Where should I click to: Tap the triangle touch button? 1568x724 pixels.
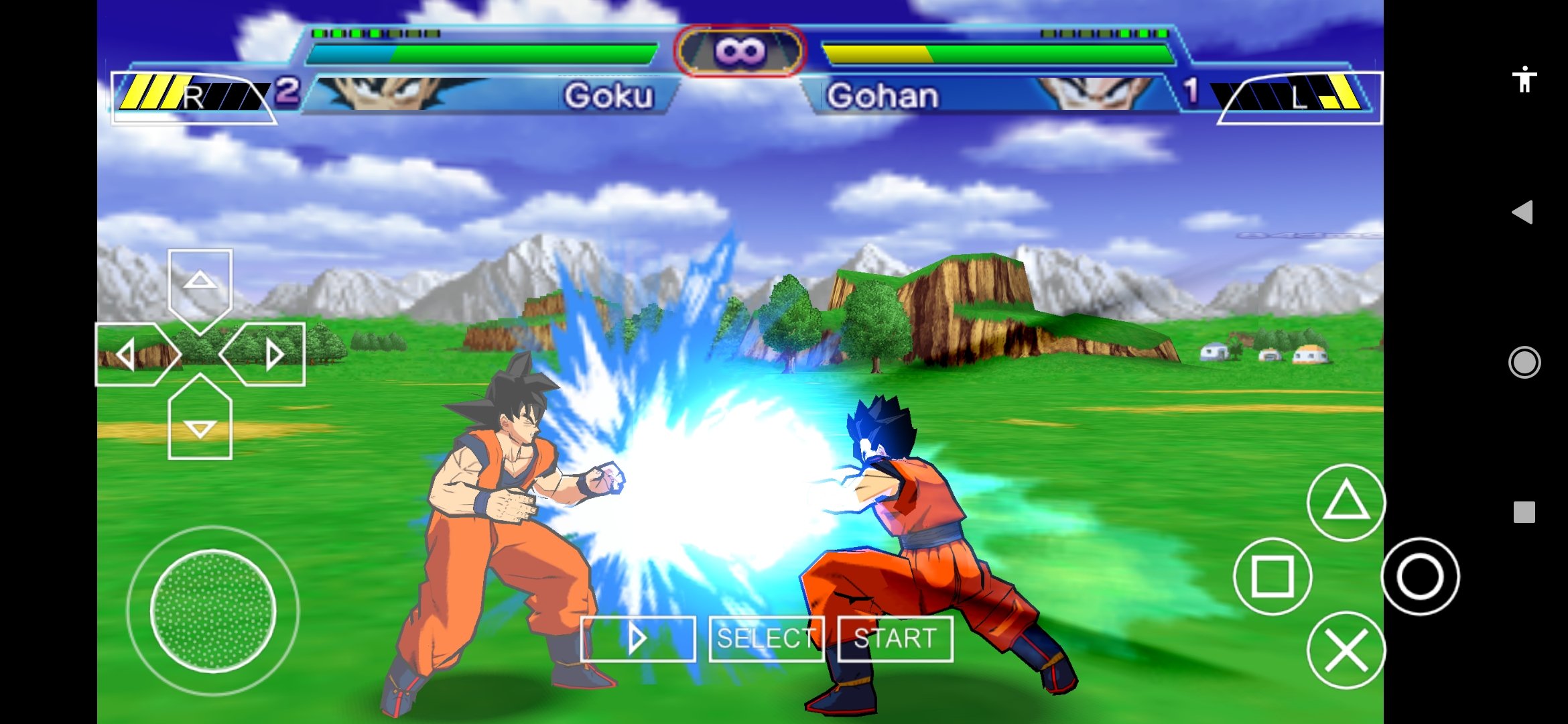pyautogui.click(x=1346, y=503)
